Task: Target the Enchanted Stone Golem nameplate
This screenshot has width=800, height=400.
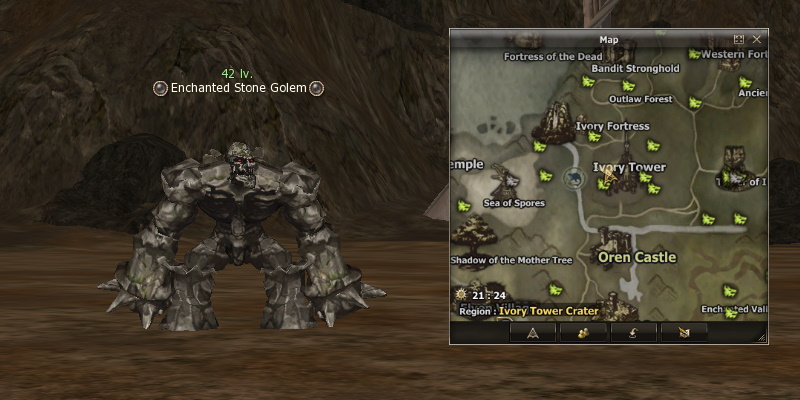Action: click(238, 88)
